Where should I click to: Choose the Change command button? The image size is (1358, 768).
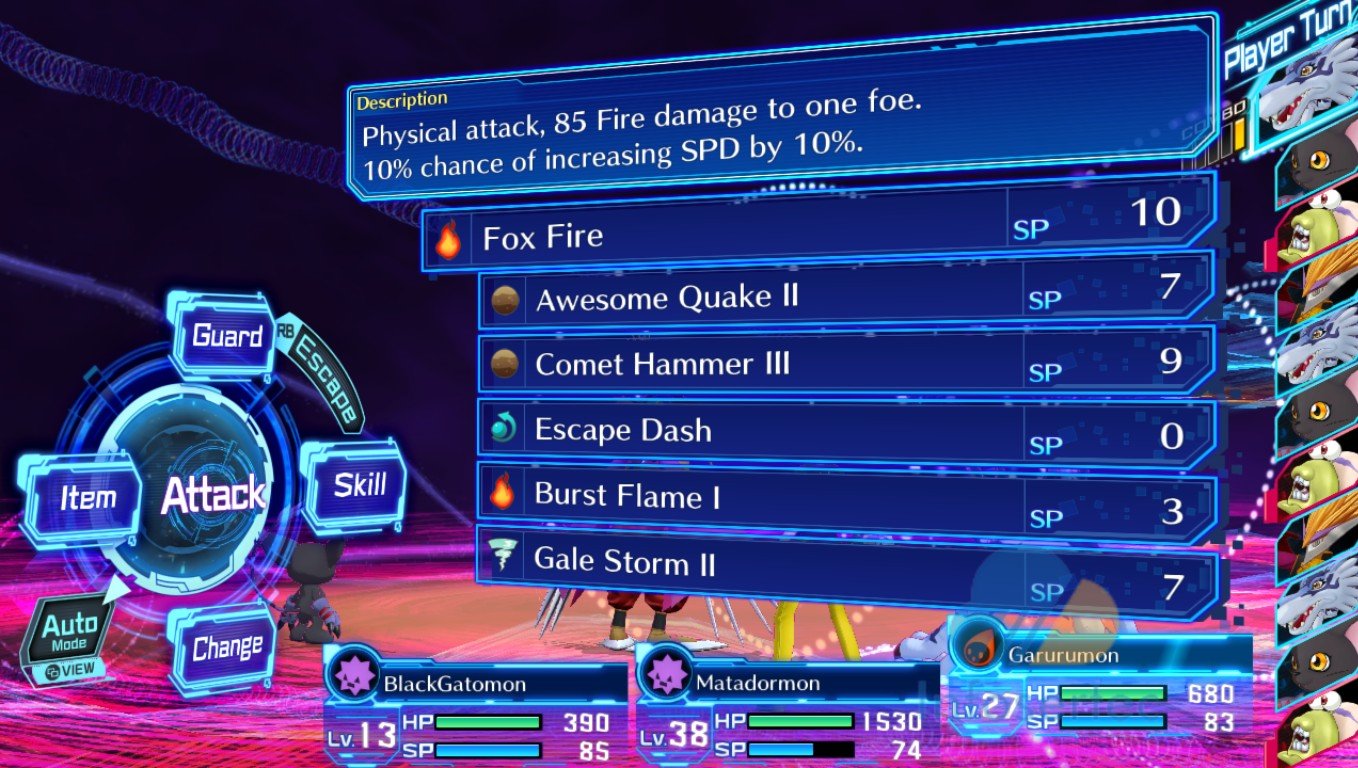tap(227, 648)
